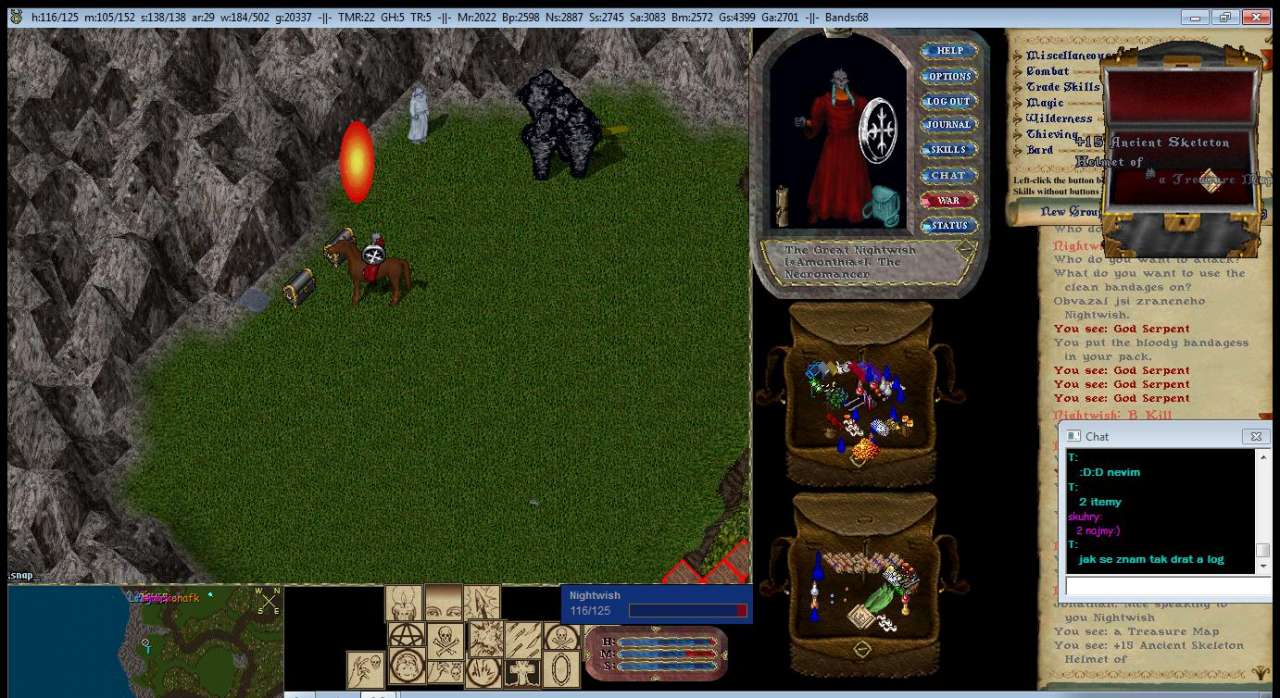Open the Help menu from the paperdoll
Viewport: 1280px width, 698px height.
pos(948,51)
